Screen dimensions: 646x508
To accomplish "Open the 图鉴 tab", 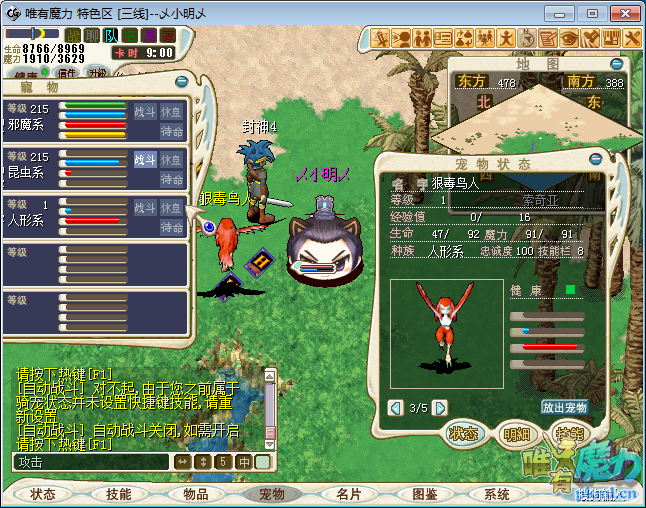I will 424,494.
